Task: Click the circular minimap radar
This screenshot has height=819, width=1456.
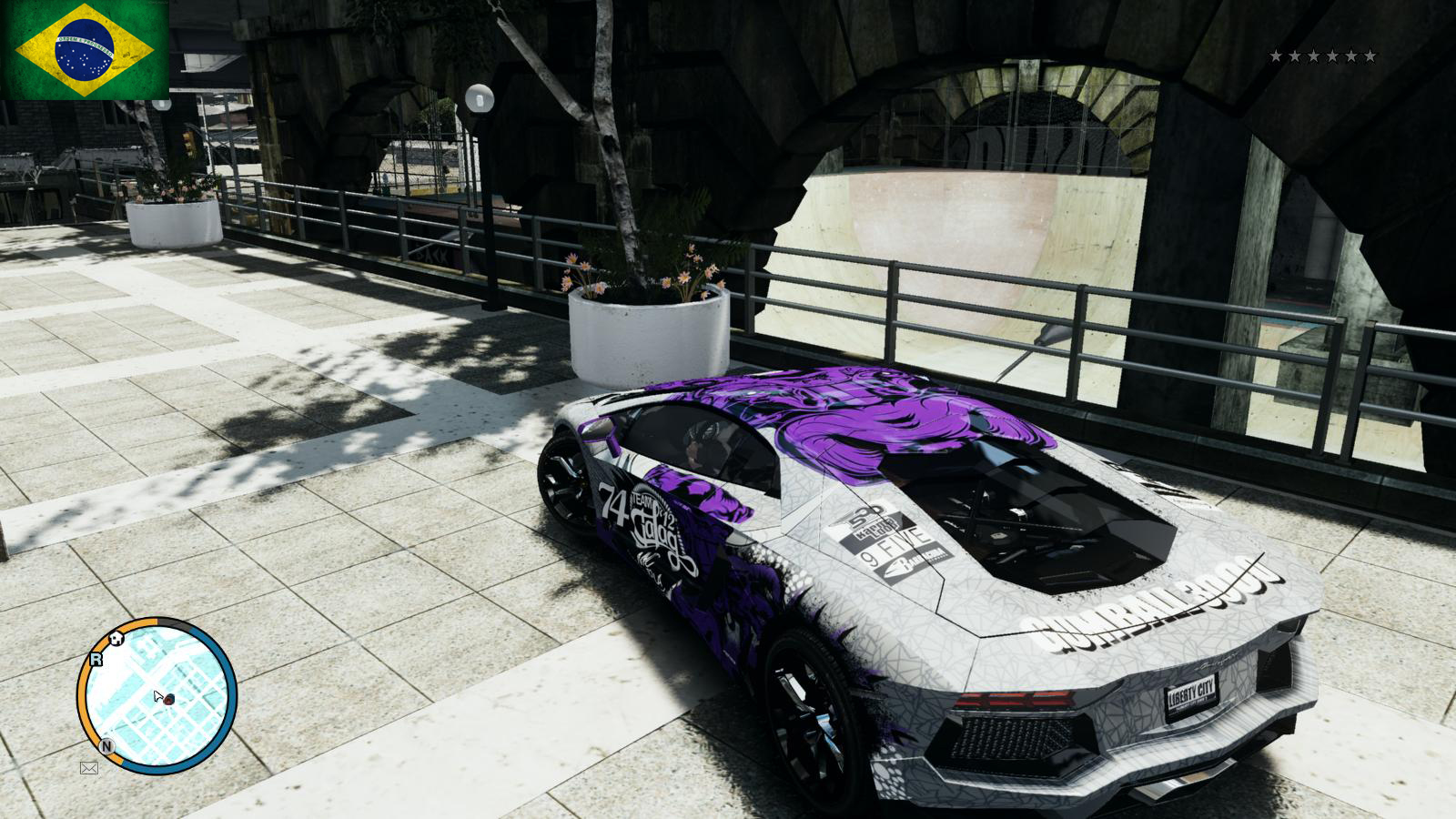Action: [158, 696]
